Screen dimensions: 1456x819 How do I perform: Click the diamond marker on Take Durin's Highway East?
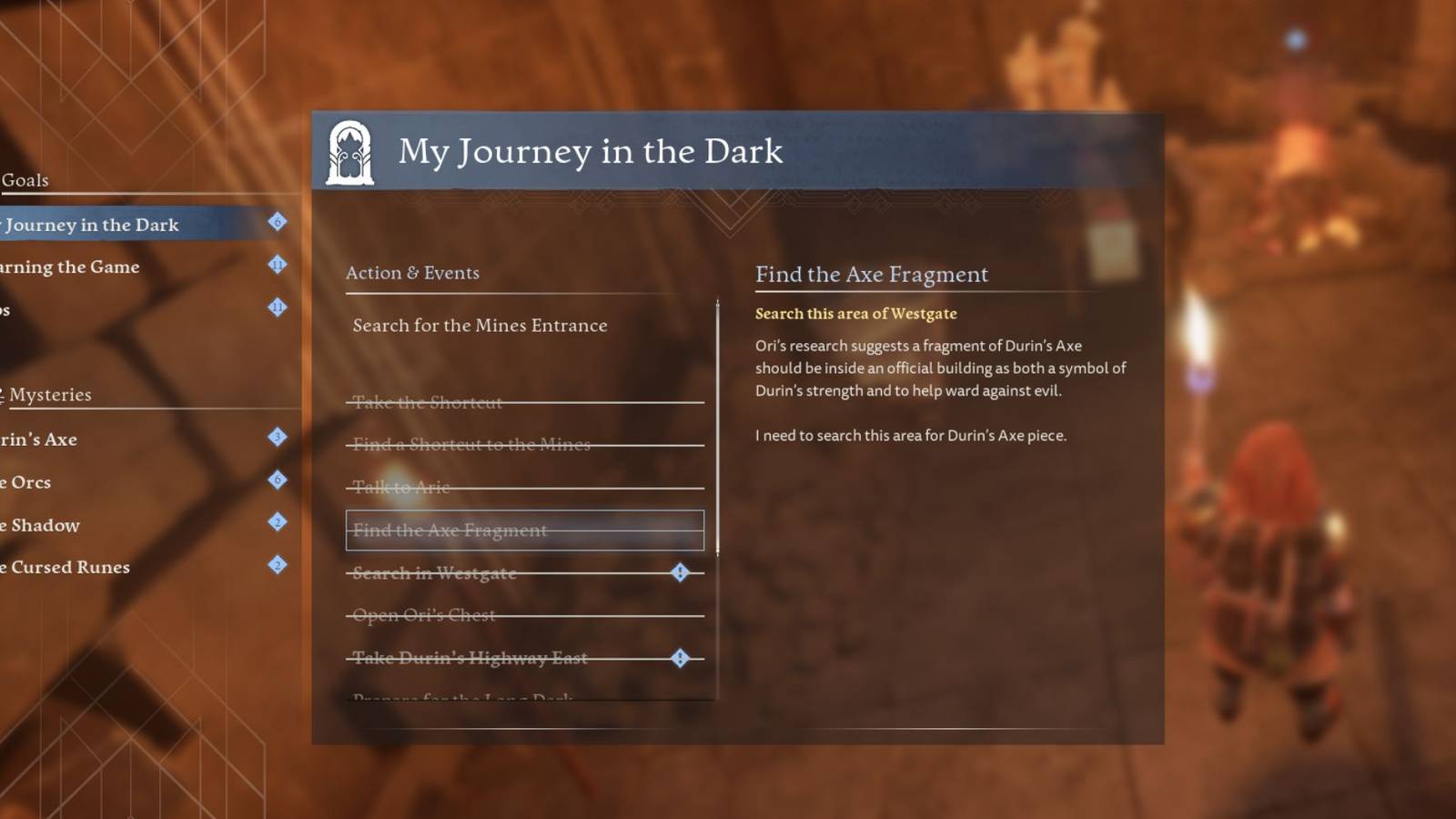(x=678, y=657)
